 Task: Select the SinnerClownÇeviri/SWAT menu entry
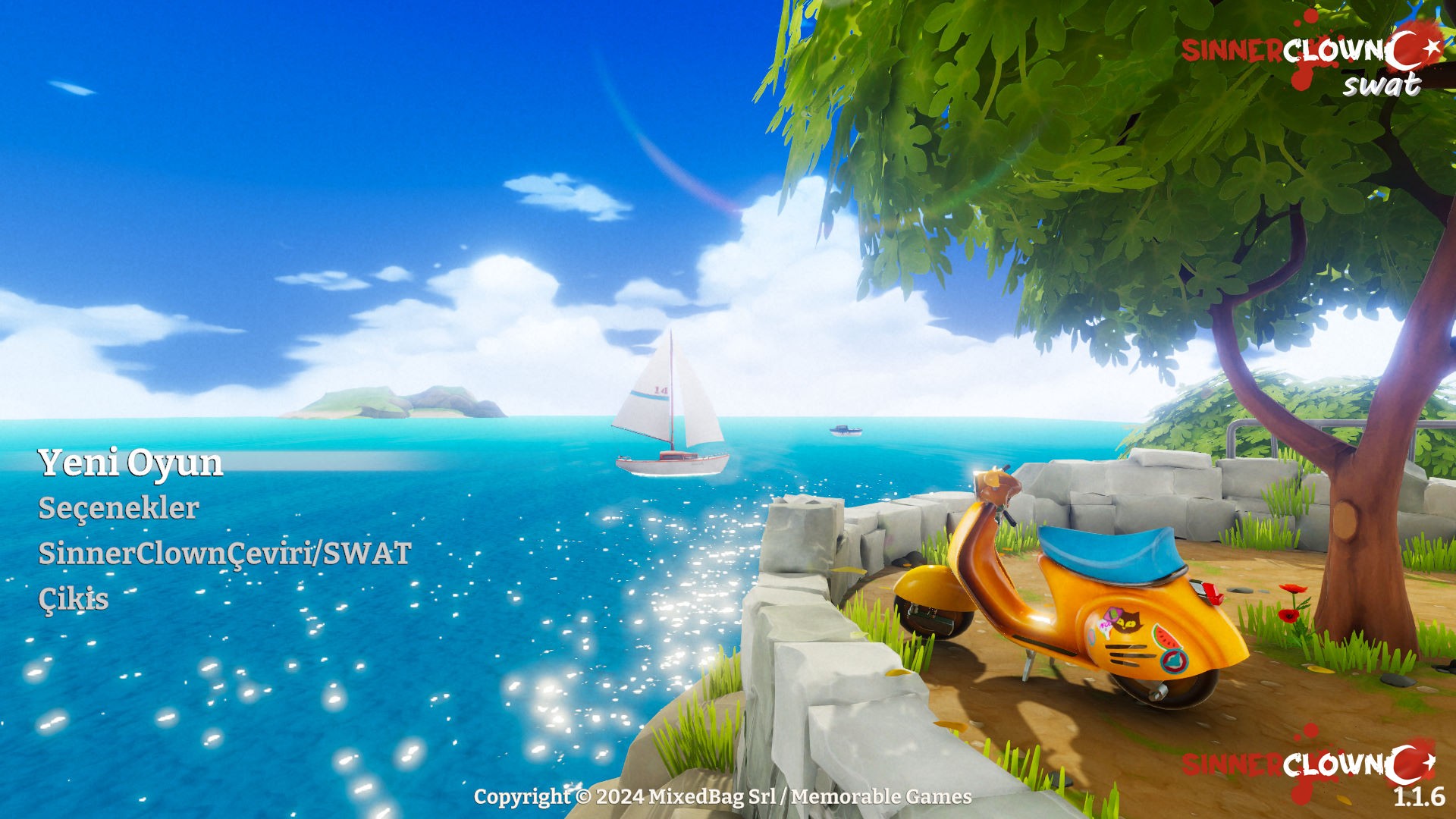(224, 554)
